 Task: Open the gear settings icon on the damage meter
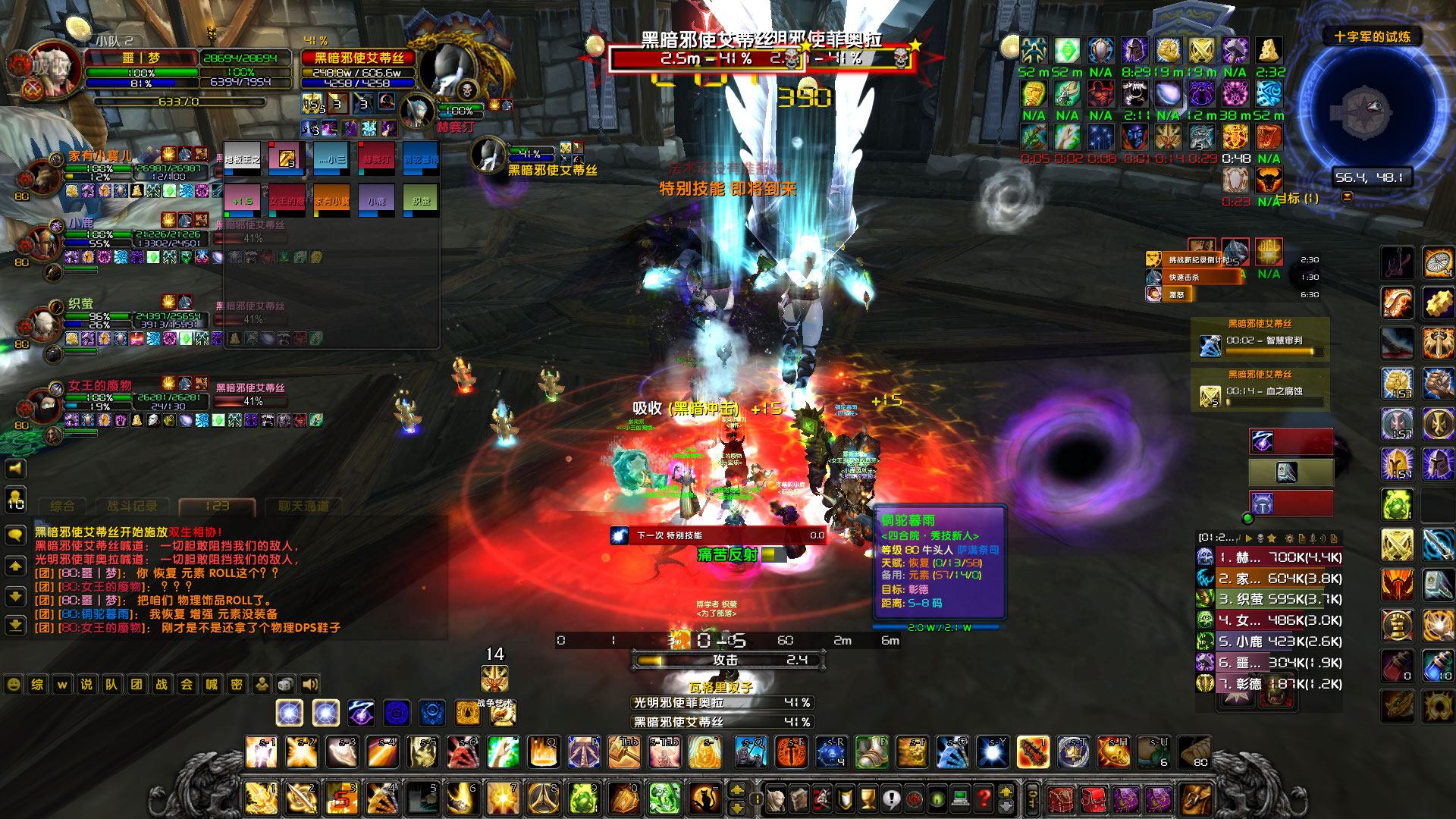pyautogui.click(x=1290, y=540)
